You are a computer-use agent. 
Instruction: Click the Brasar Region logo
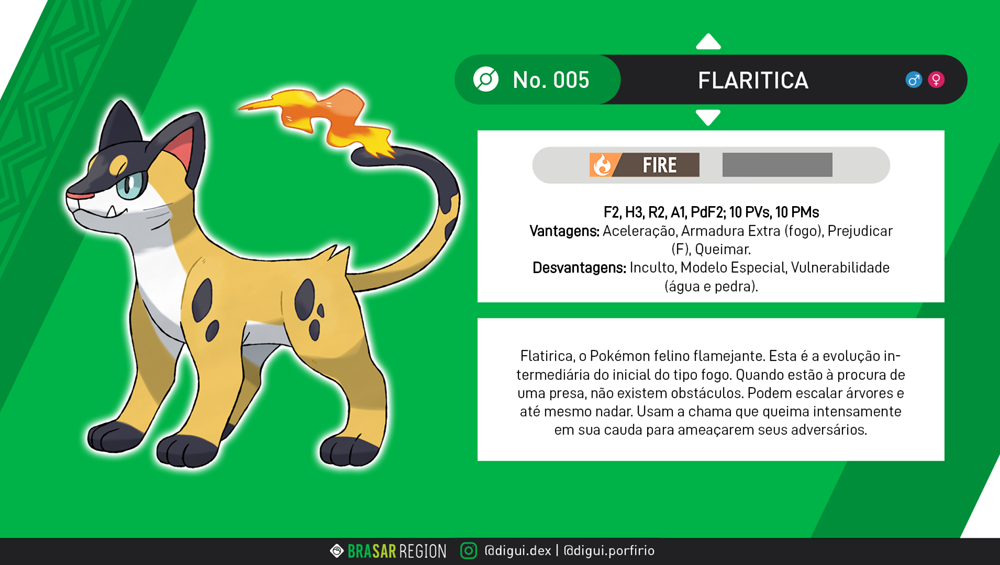coord(388,551)
